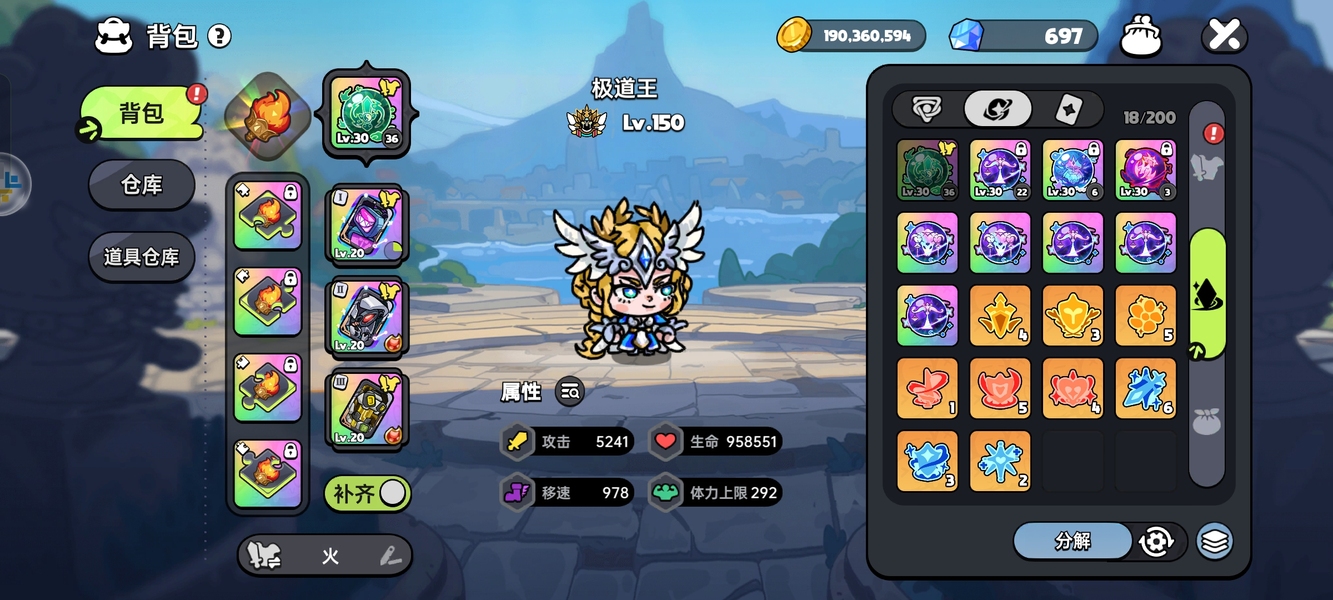Viewport: 1333px width, 600px height.
Task: Select the orange honeycomb material with count 5
Action: [1145, 316]
